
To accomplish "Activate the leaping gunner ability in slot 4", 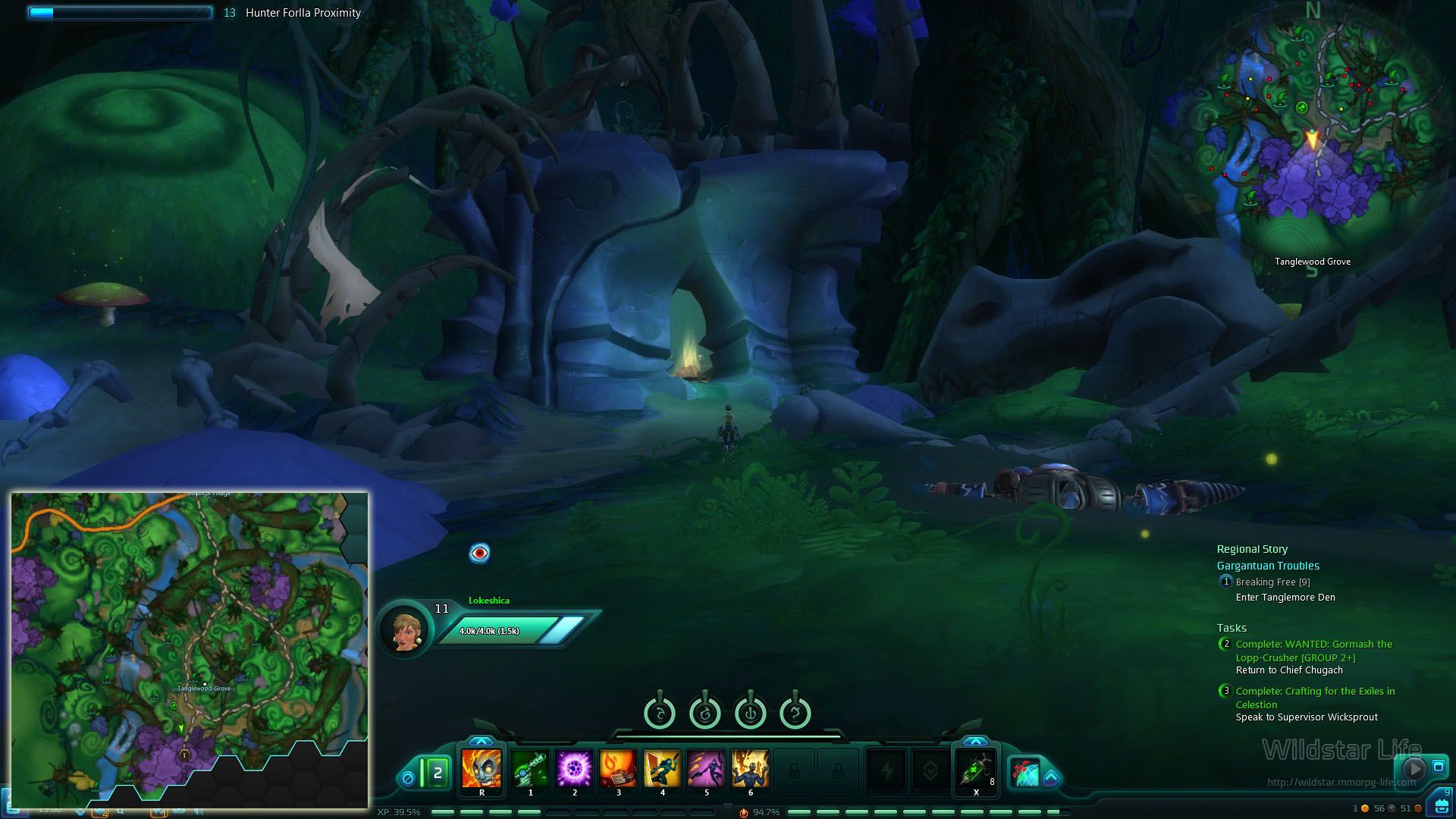I will pyautogui.click(x=662, y=769).
